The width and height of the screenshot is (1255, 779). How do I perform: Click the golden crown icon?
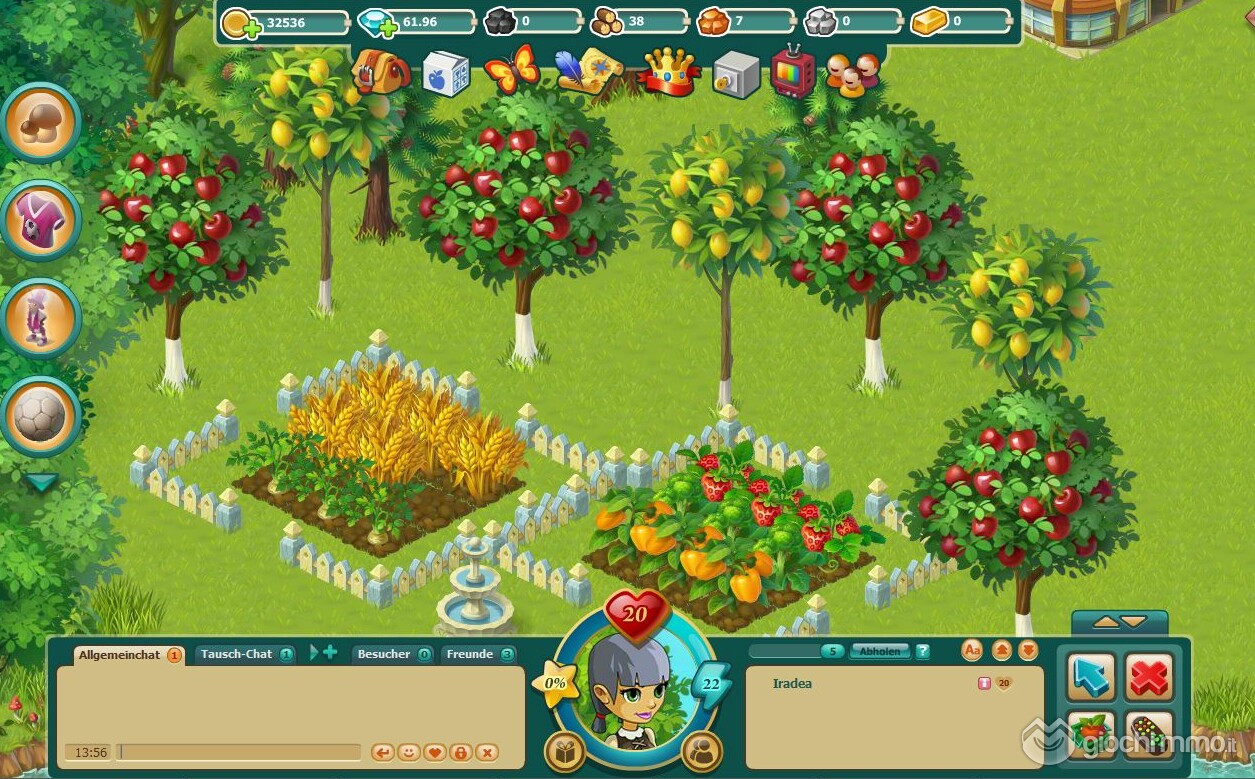(669, 72)
